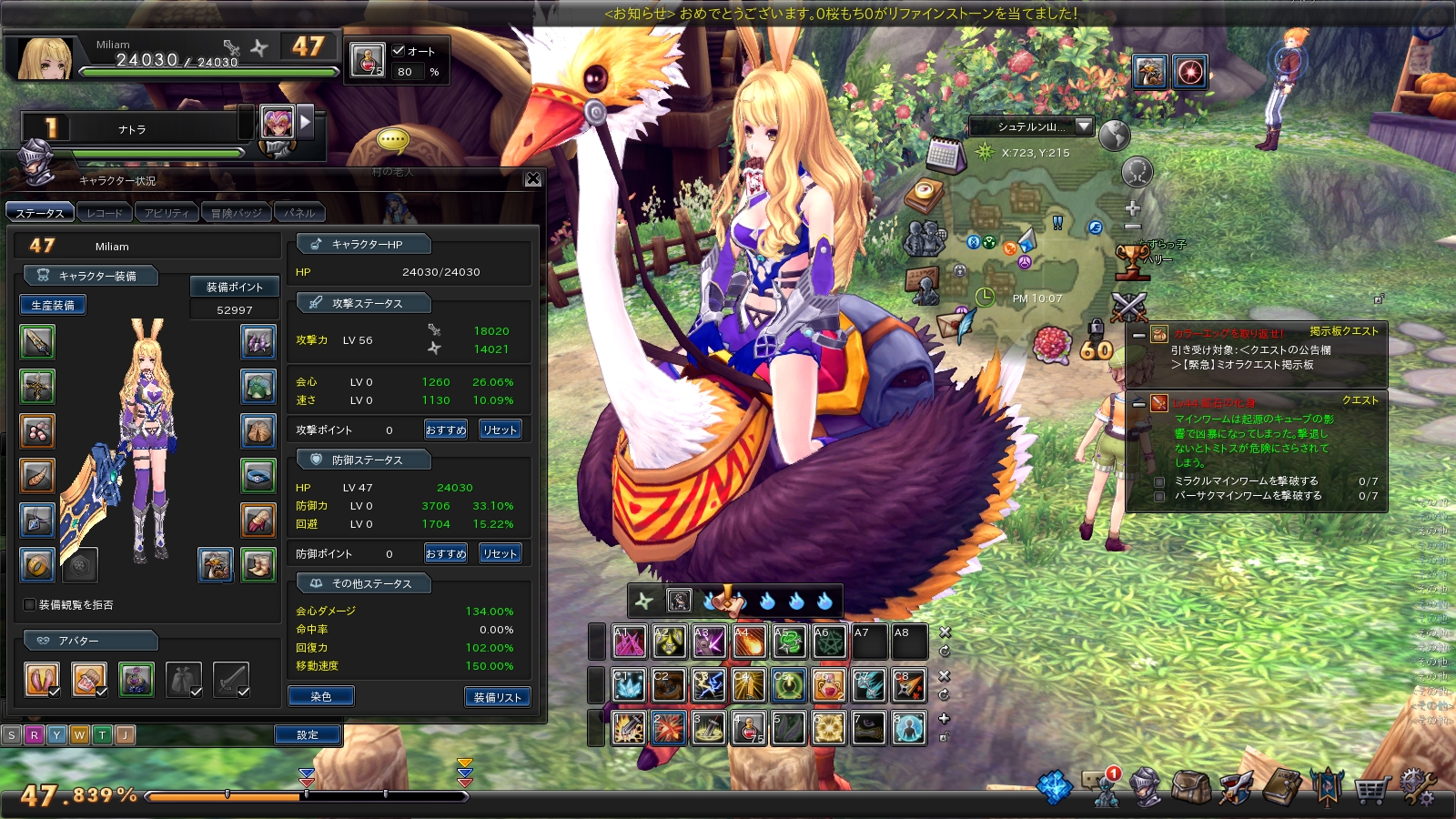Image resolution: width=1456 pixels, height=819 pixels.
Task: Click the 設定 button
Action: coord(308,734)
